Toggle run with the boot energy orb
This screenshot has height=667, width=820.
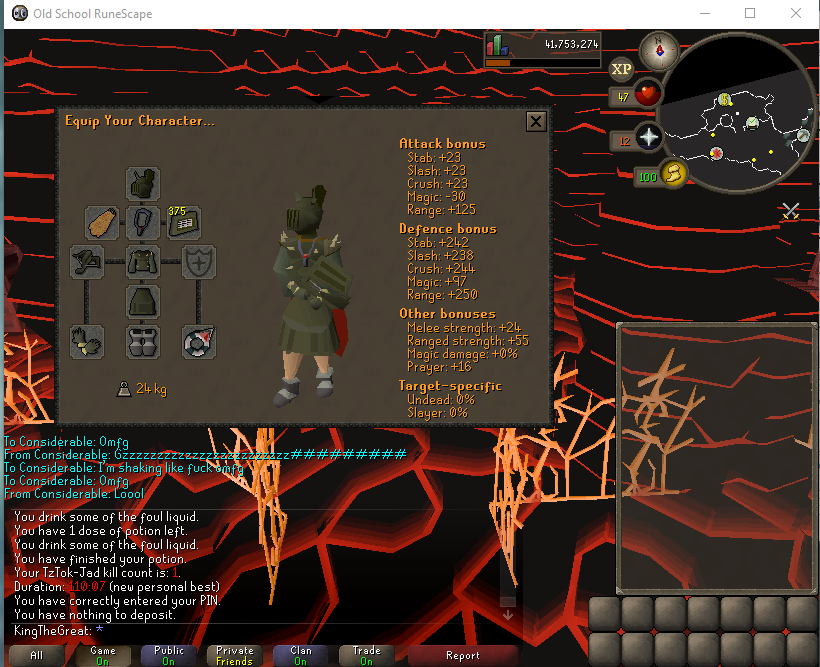click(x=673, y=174)
